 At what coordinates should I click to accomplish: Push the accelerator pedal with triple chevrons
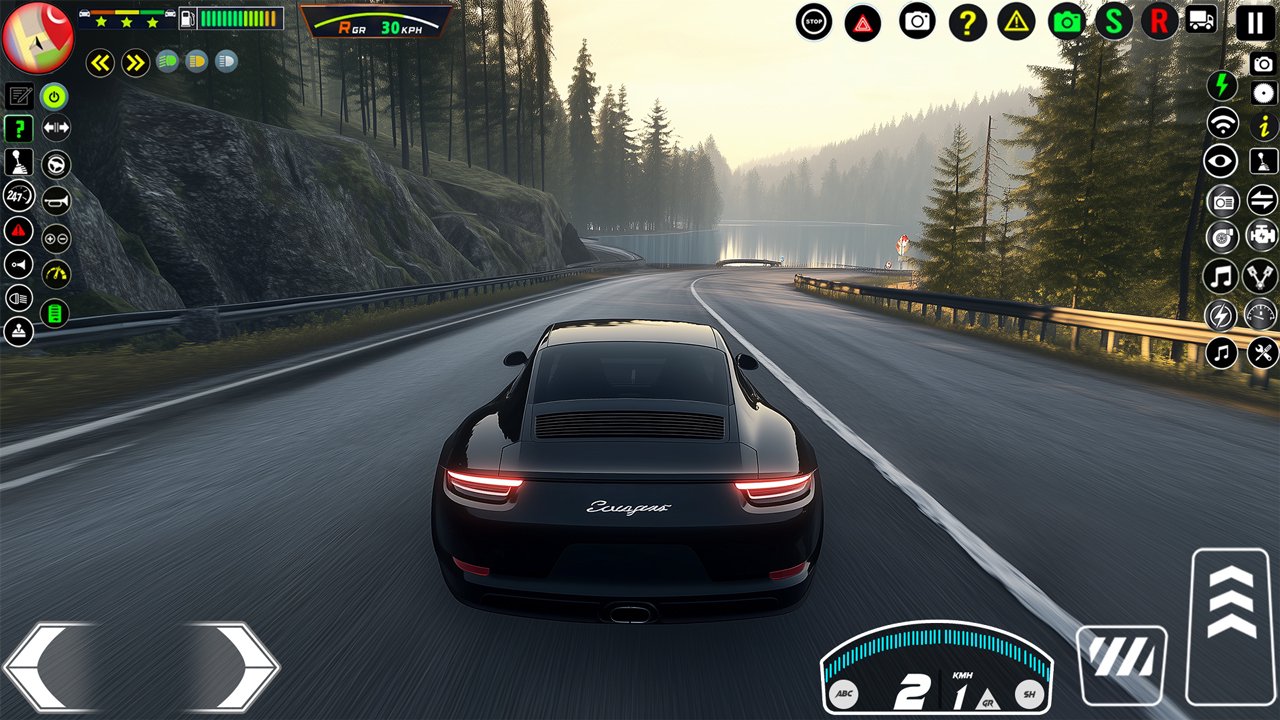coord(1231,626)
